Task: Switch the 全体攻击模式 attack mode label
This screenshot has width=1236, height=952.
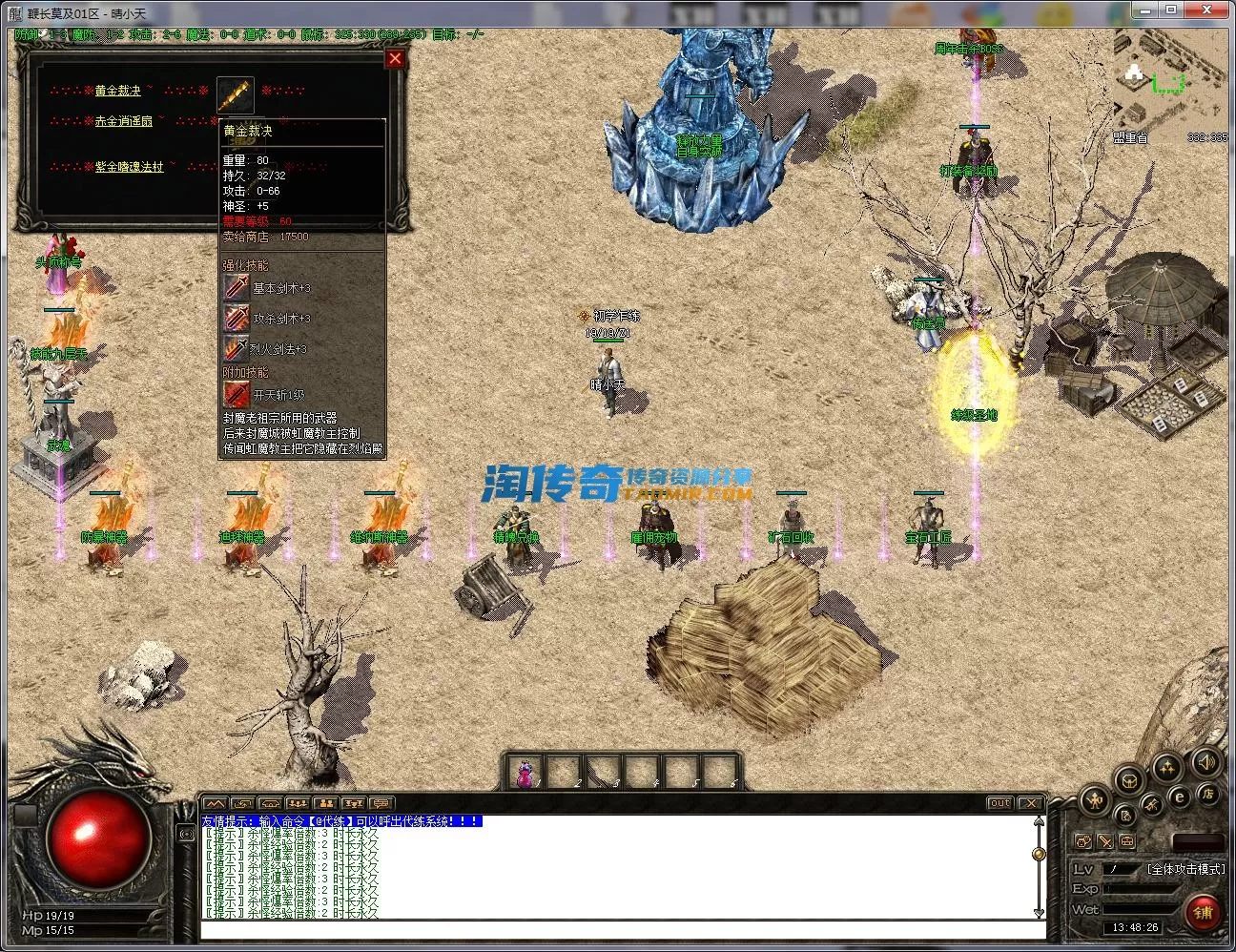Action: [x=1185, y=869]
